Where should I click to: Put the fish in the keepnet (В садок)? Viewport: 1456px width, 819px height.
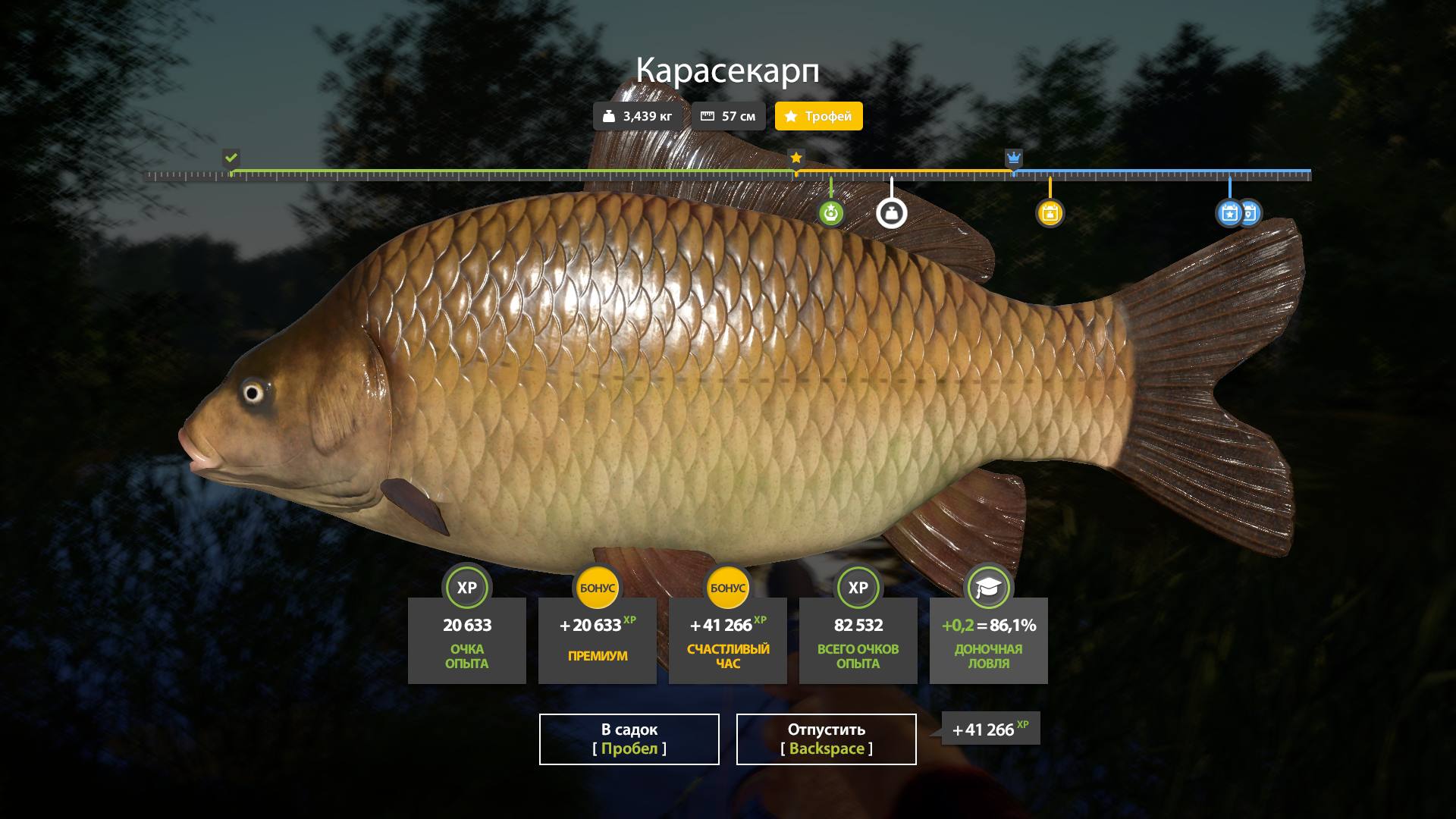pyautogui.click(x=629, y=739)
